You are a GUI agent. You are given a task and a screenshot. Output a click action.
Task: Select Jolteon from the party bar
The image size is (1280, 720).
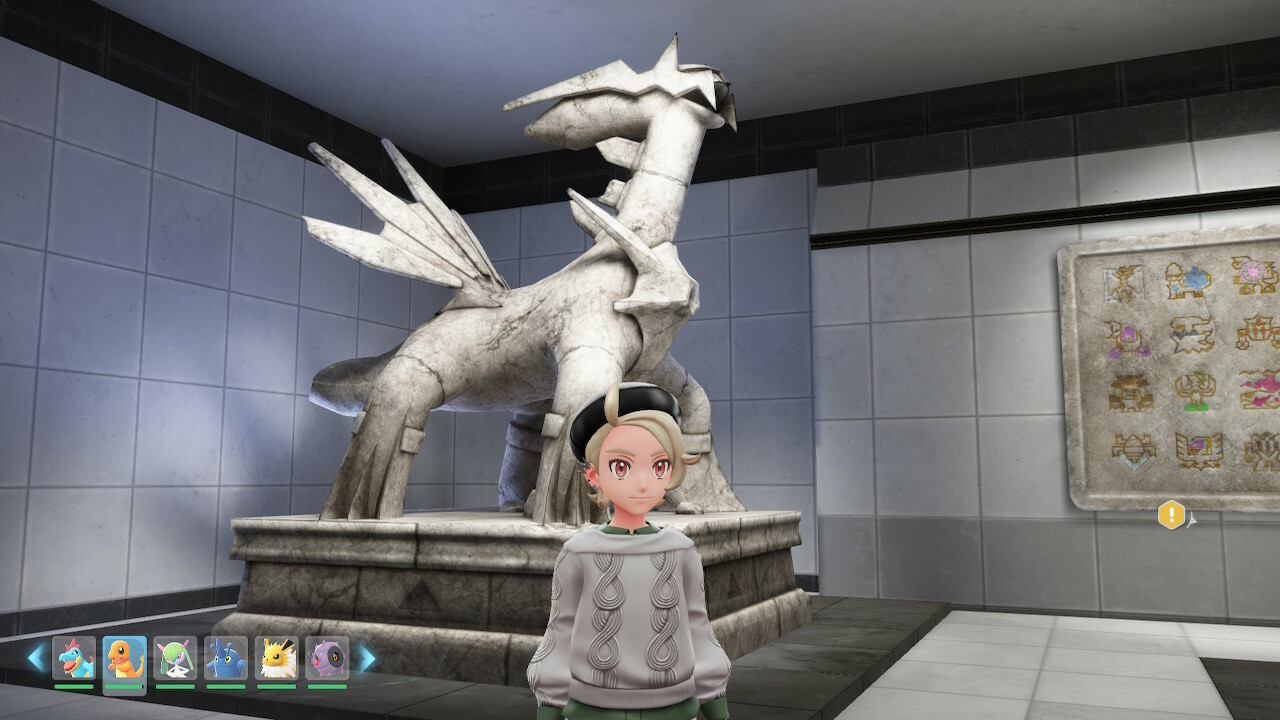[x=276, y=659]
